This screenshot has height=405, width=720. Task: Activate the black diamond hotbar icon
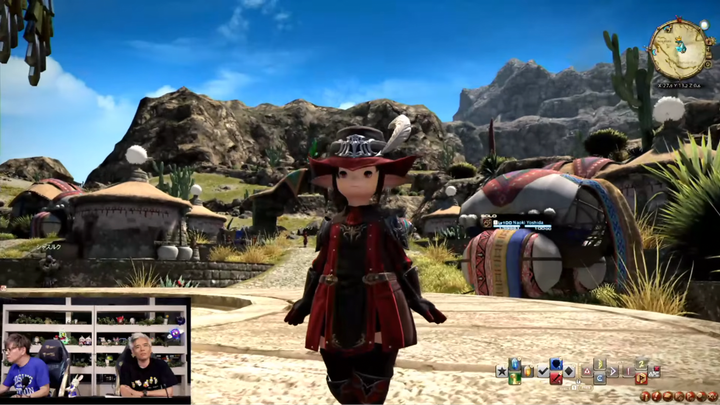coord(569,371)
